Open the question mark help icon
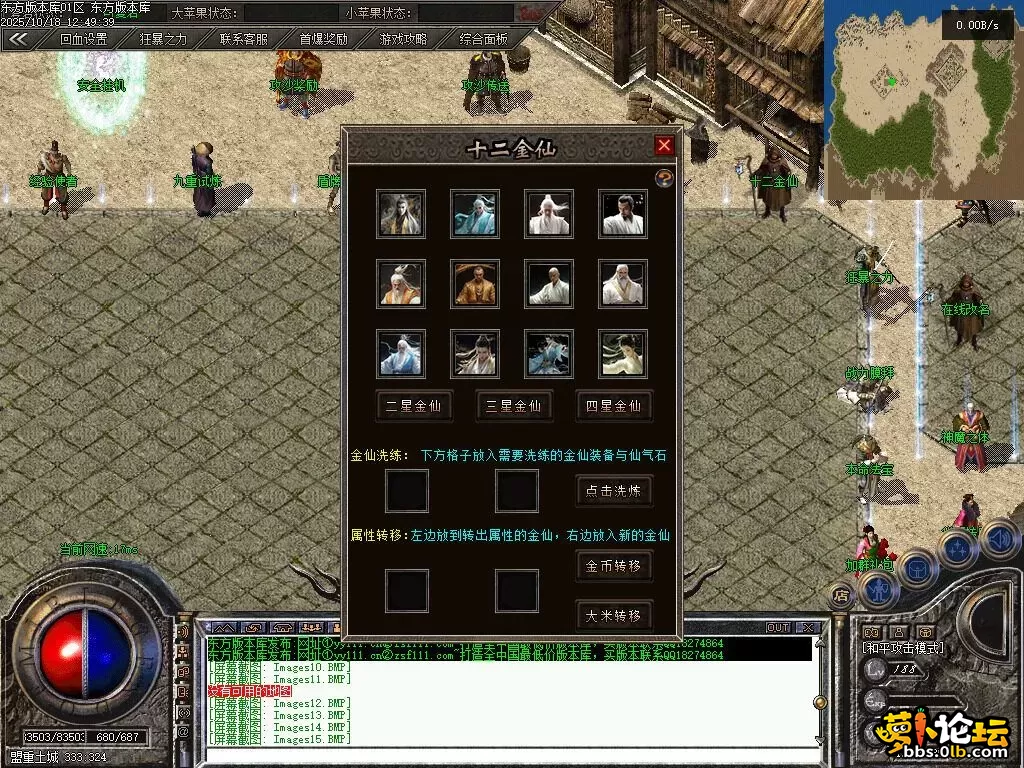This screenshot has width=1024, height=768. coord(664,178)
